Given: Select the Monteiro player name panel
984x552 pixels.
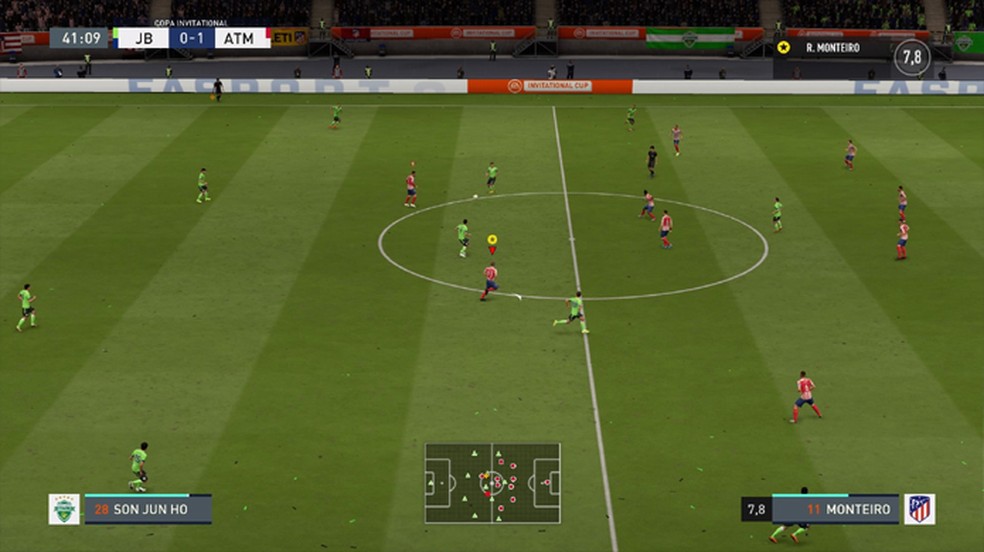Looking at the screenshot, I should [835, 509].
